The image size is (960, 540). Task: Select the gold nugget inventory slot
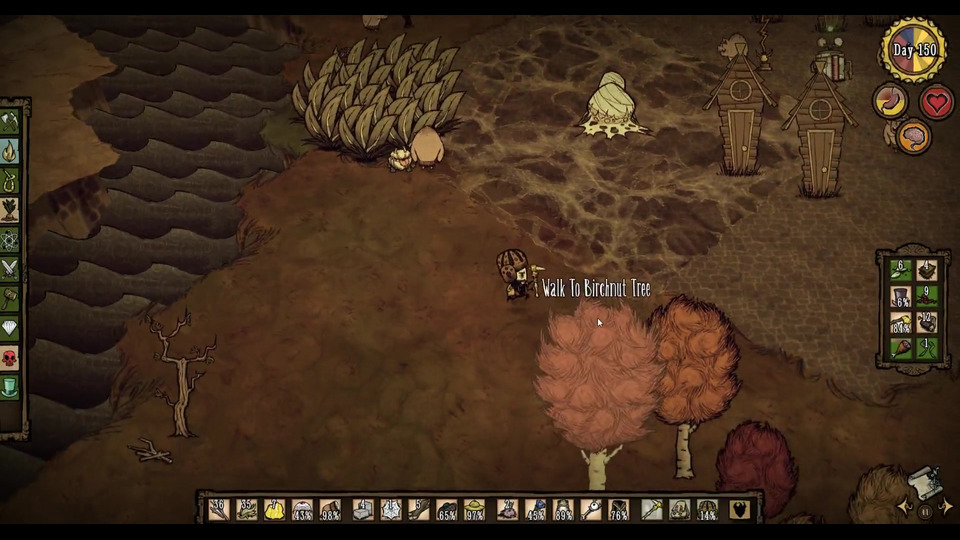(x=274, y=510)
